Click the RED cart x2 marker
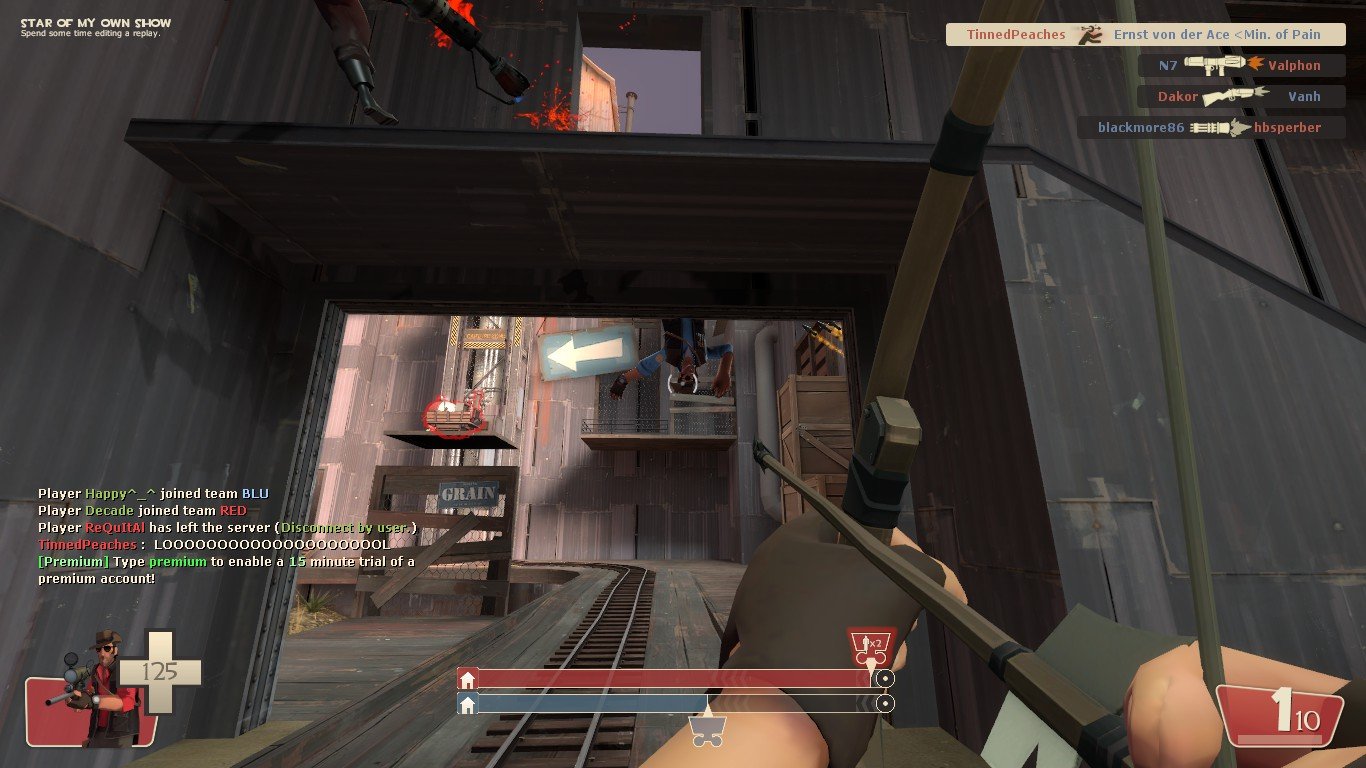 point(870,645)
